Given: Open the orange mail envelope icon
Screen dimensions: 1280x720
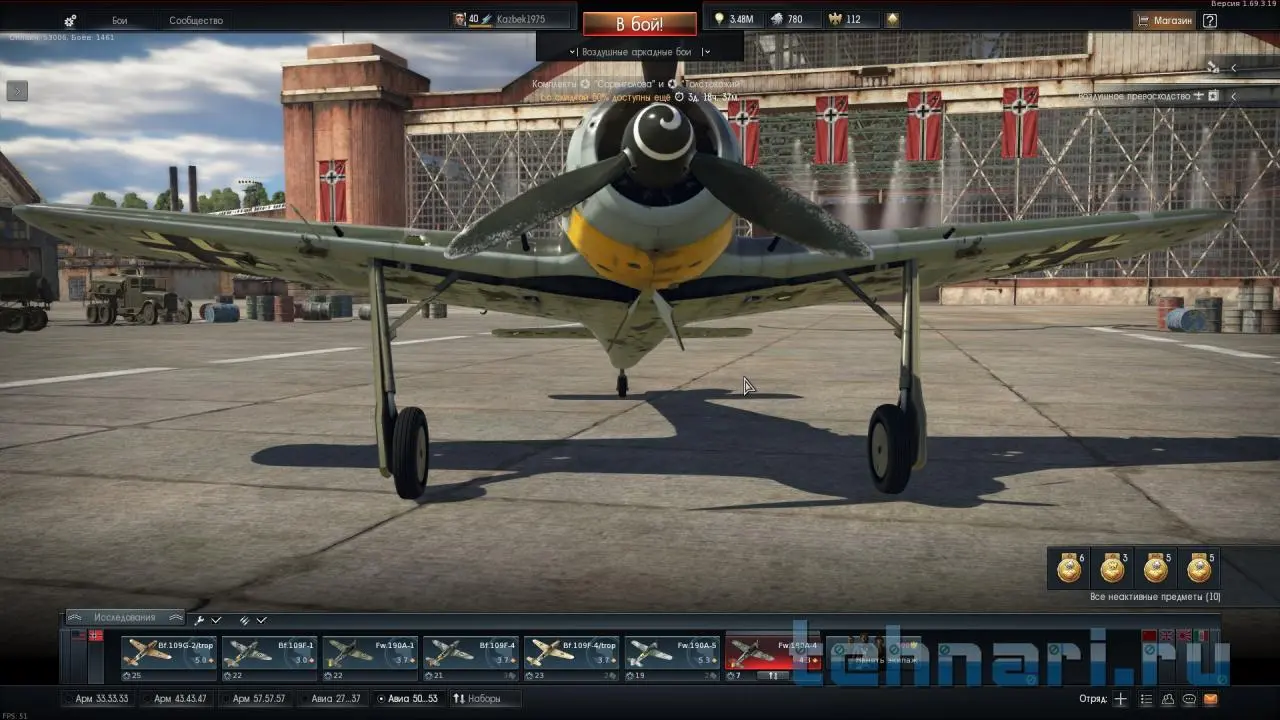Looking at the screenshot, I should (1211, 699).
